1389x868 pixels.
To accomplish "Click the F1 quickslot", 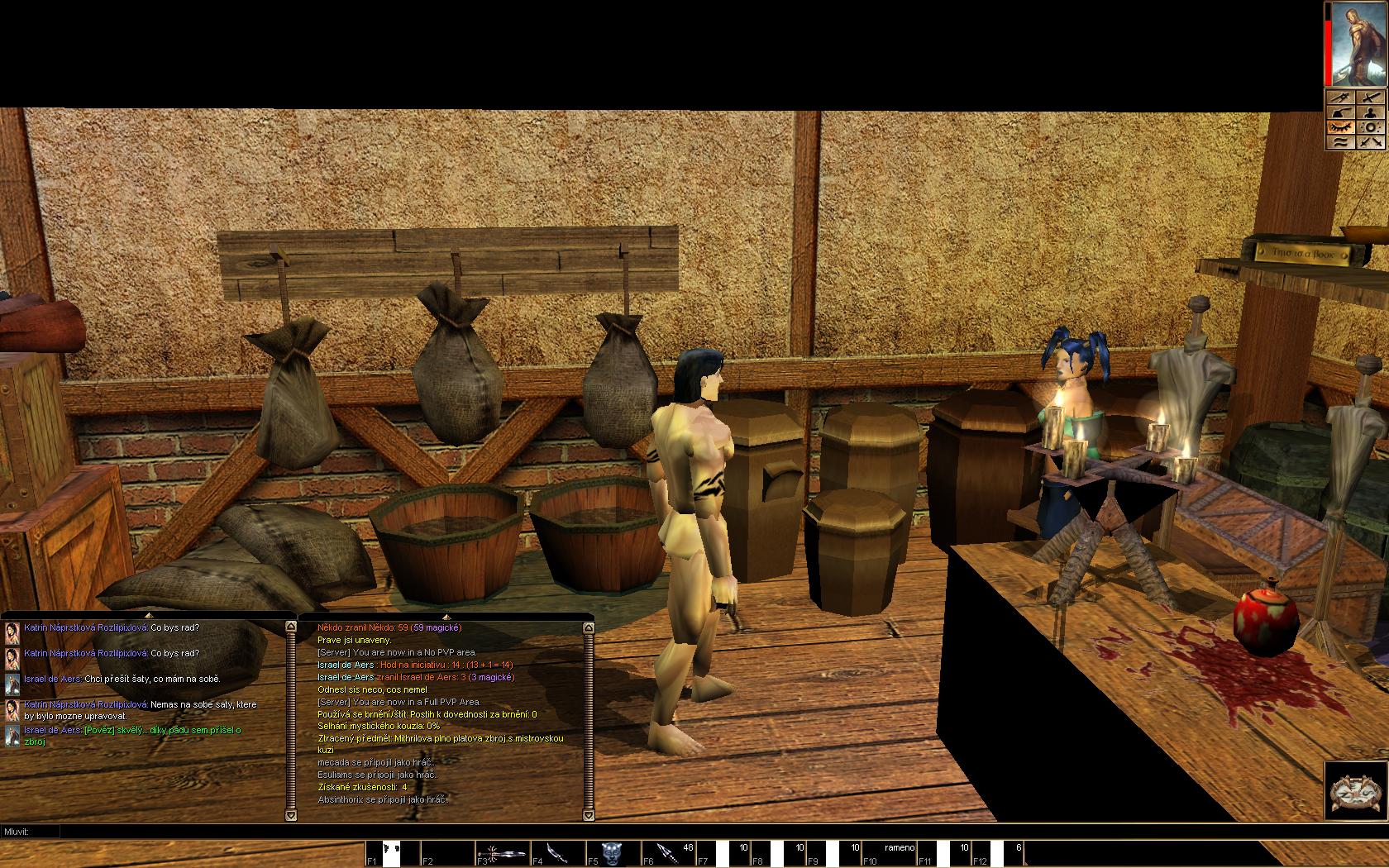I will pyautogui.click(x=392, y=853).
